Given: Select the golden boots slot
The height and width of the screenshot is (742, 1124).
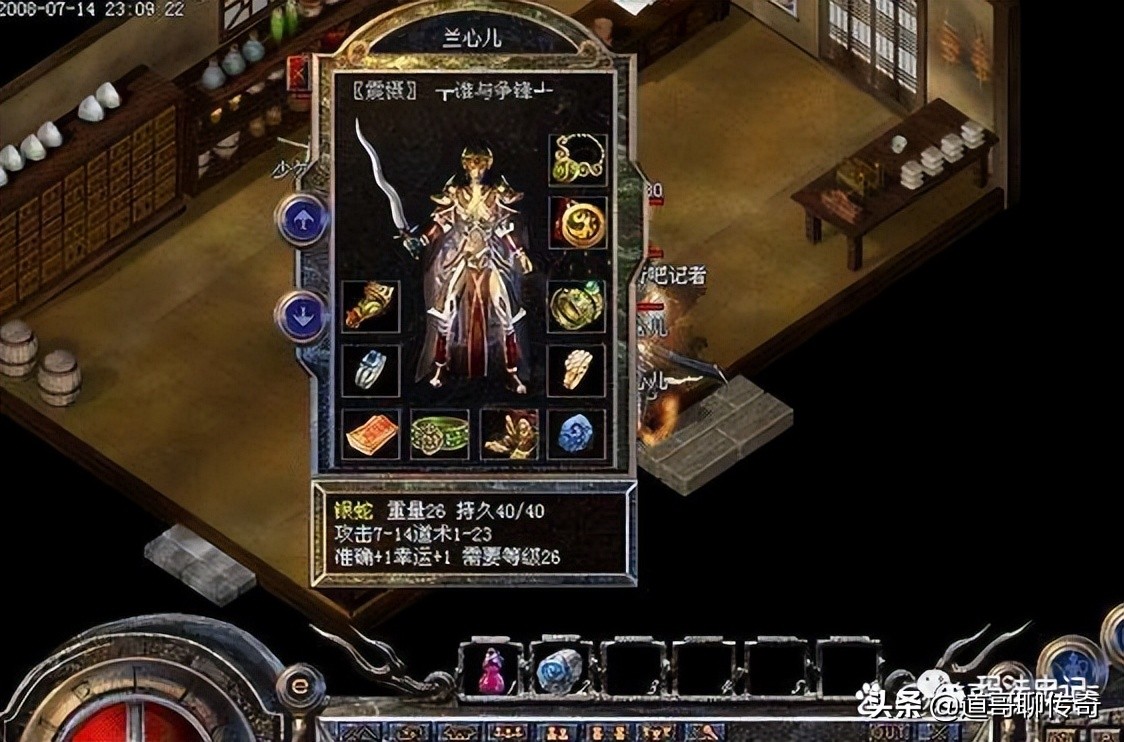Looking at the screenshot, I should (x=509, y=434).
